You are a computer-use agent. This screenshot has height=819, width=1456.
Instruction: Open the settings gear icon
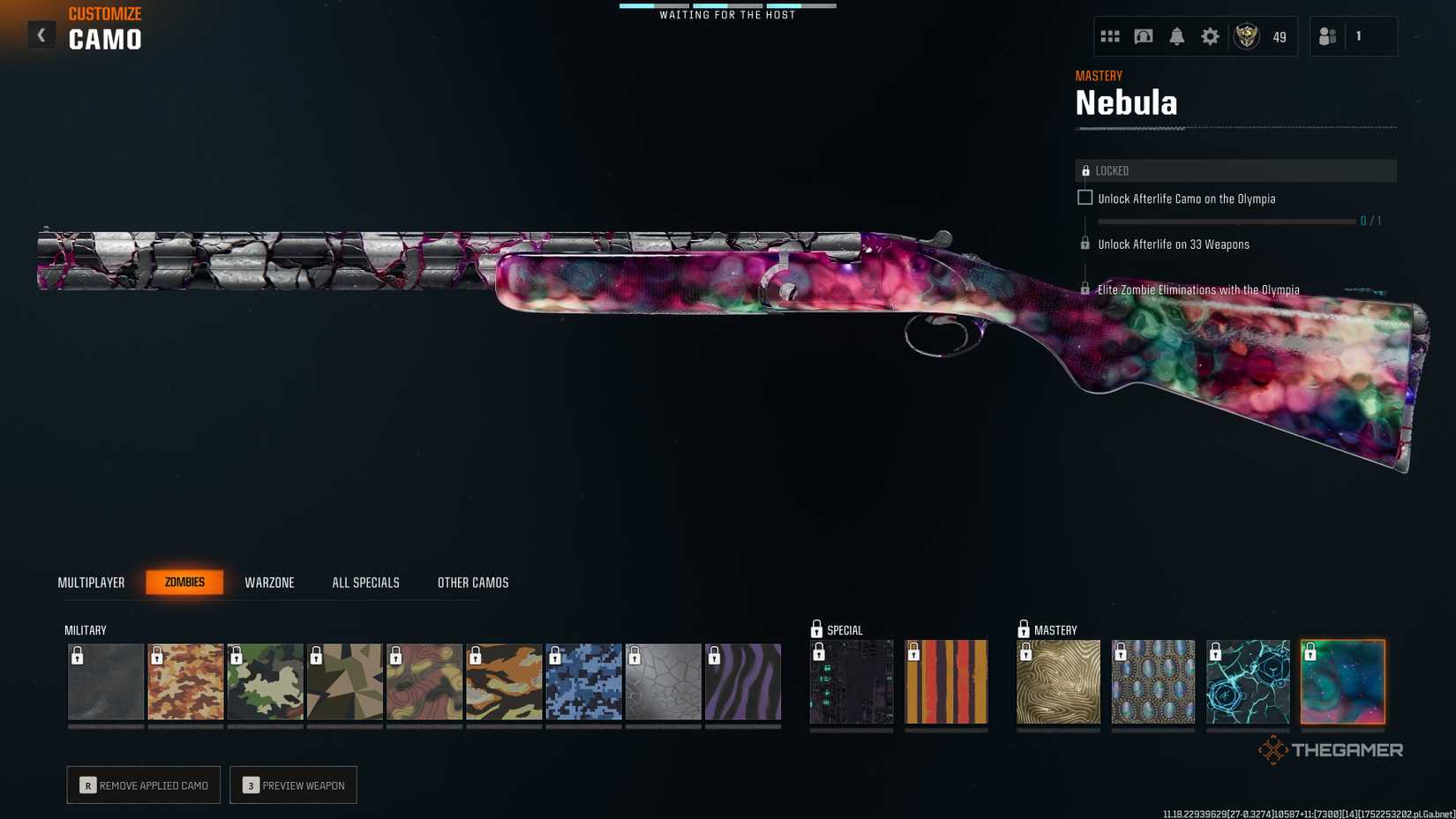1210,36
